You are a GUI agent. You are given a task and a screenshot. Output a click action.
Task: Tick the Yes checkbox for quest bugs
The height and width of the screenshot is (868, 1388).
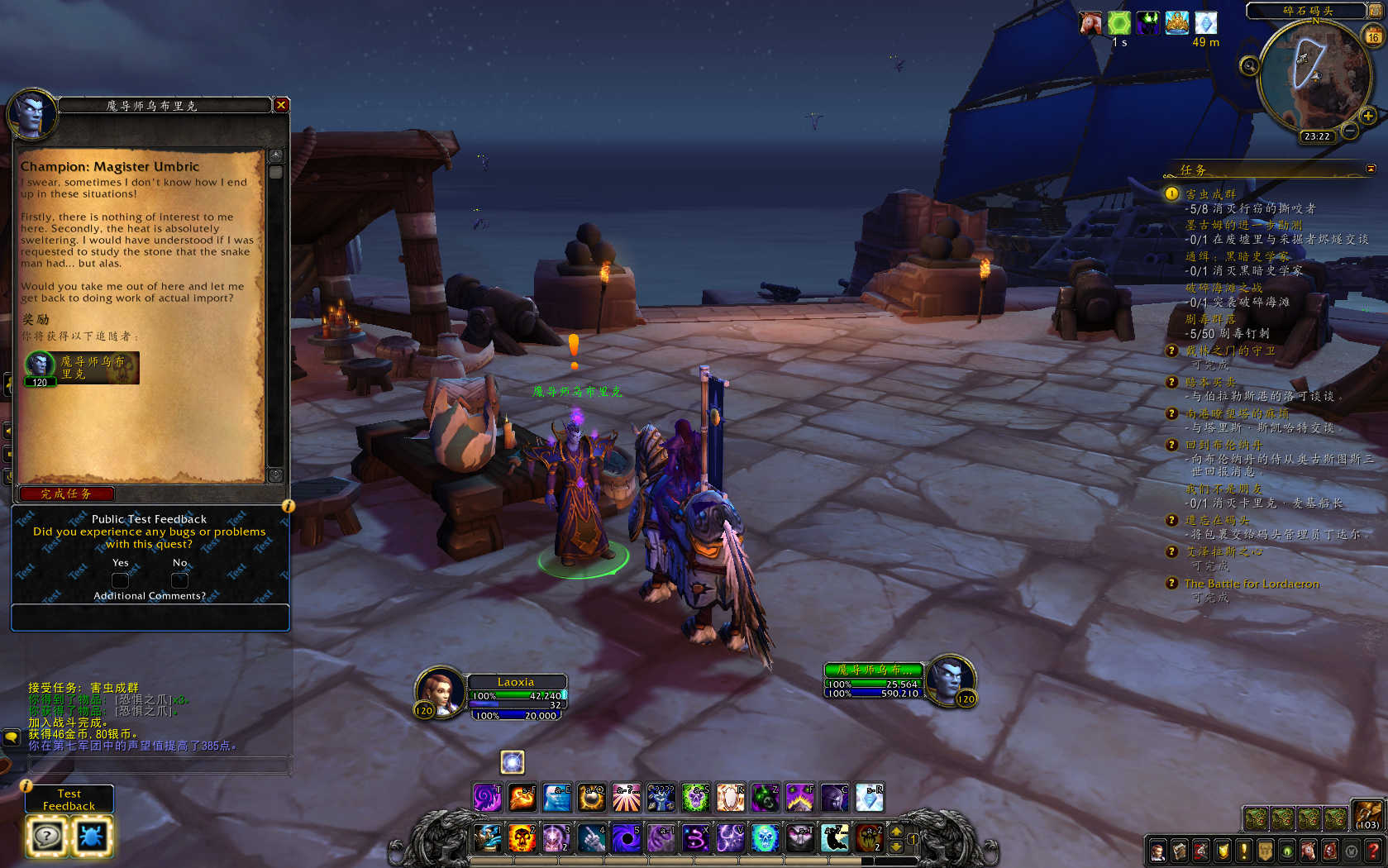[x=120, y=579]
